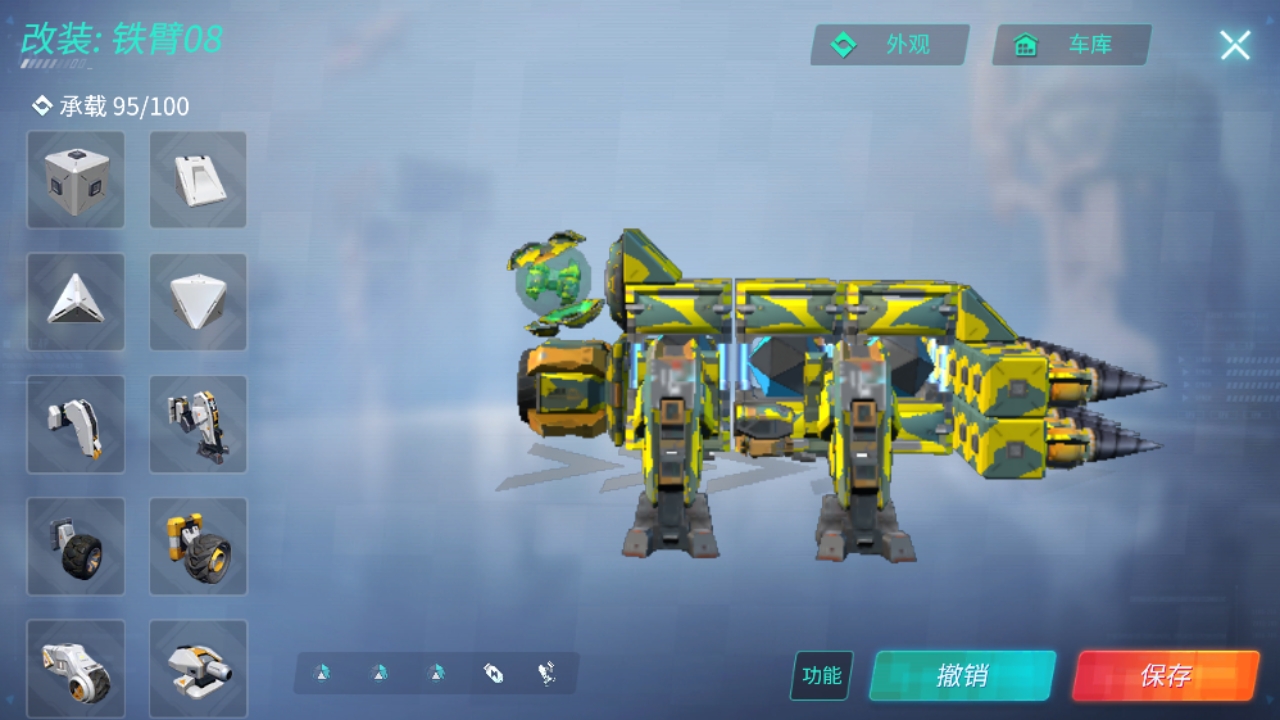This screenshot has width=1280, height=720.
Task: Select the large wheel with yellow mount
Action: pos(198,546)
